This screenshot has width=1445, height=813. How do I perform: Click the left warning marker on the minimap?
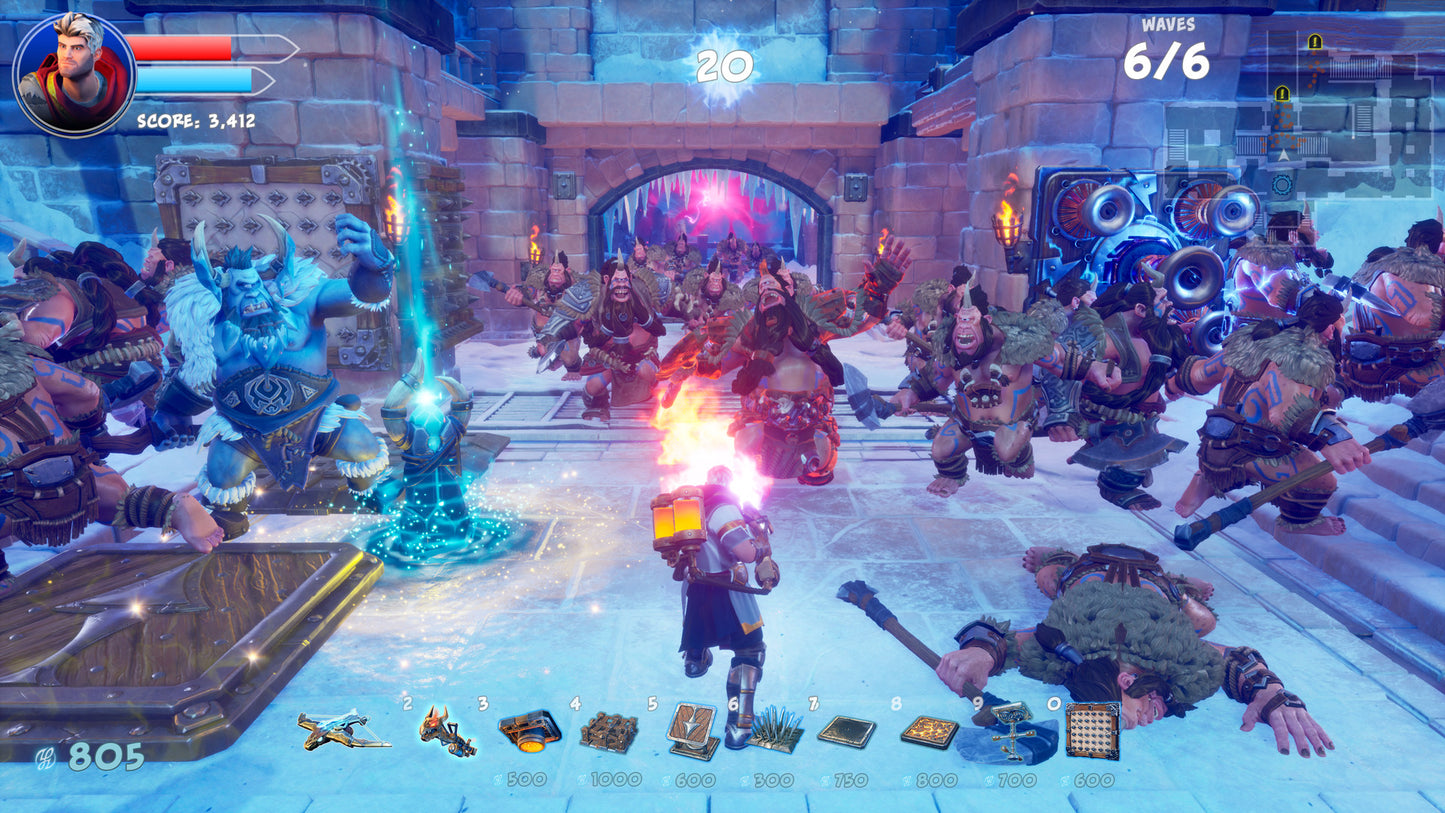click(1283, 93)
